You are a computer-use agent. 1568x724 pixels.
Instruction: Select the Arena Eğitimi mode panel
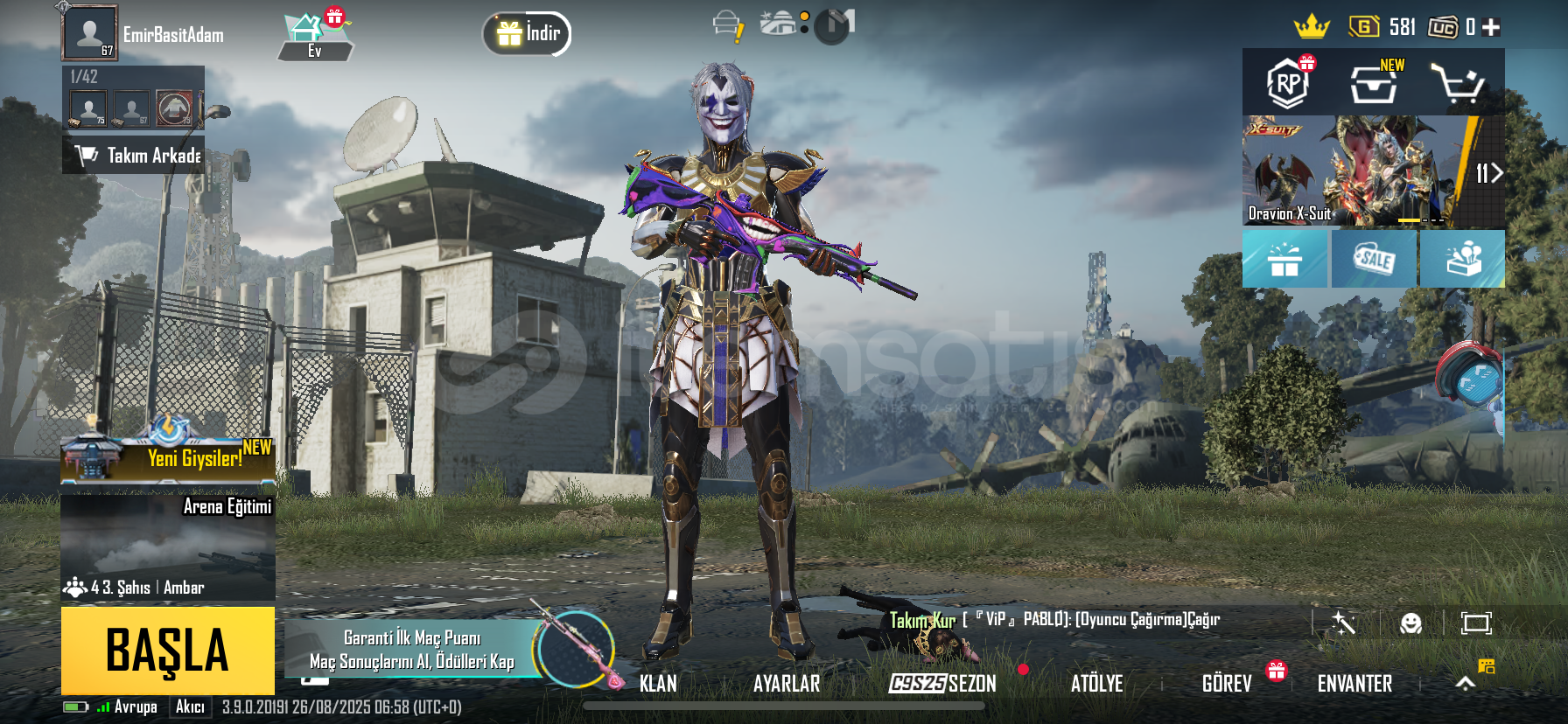click(x=168, y=546)
